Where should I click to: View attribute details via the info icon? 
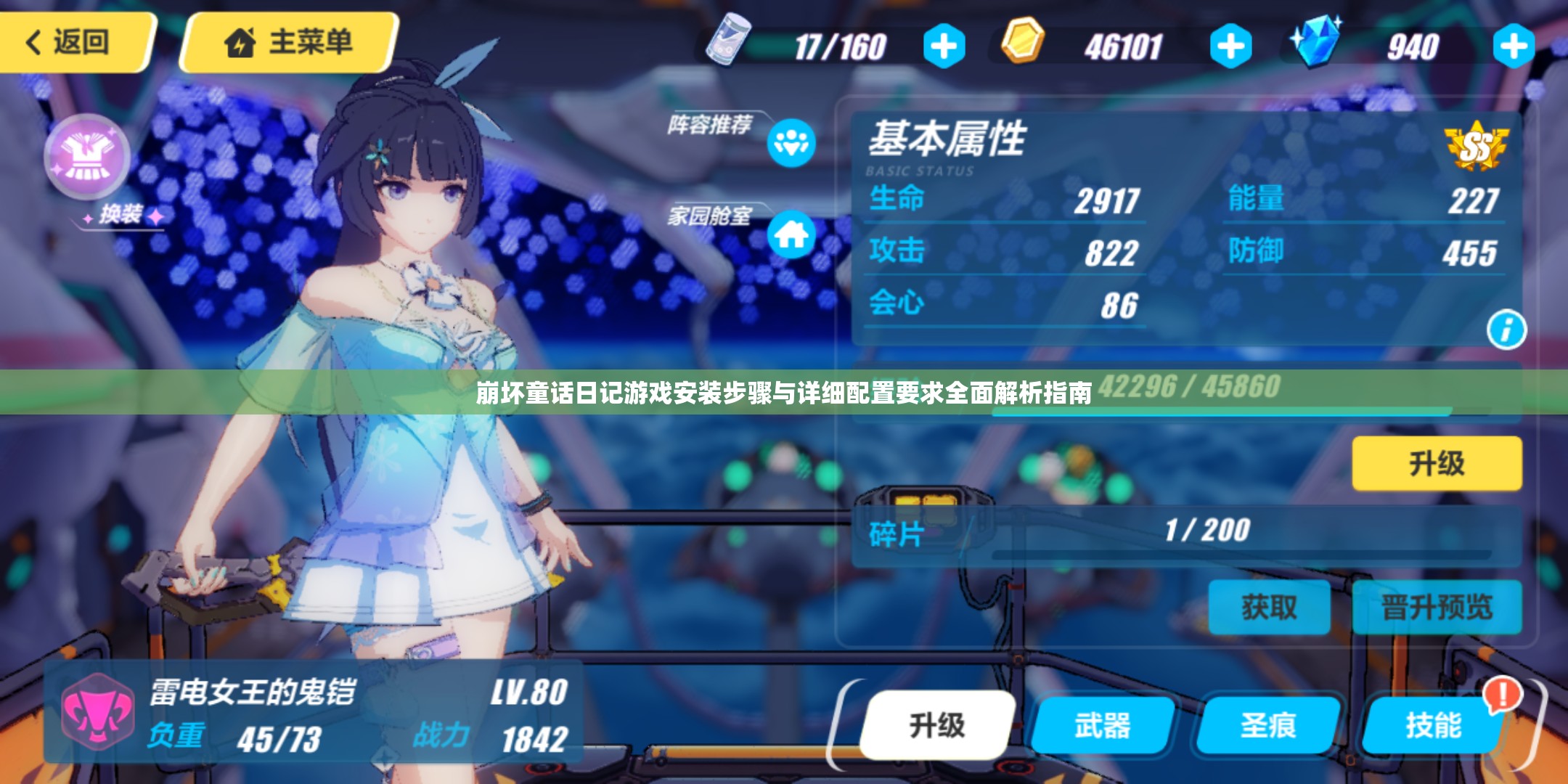point(1506,330)
